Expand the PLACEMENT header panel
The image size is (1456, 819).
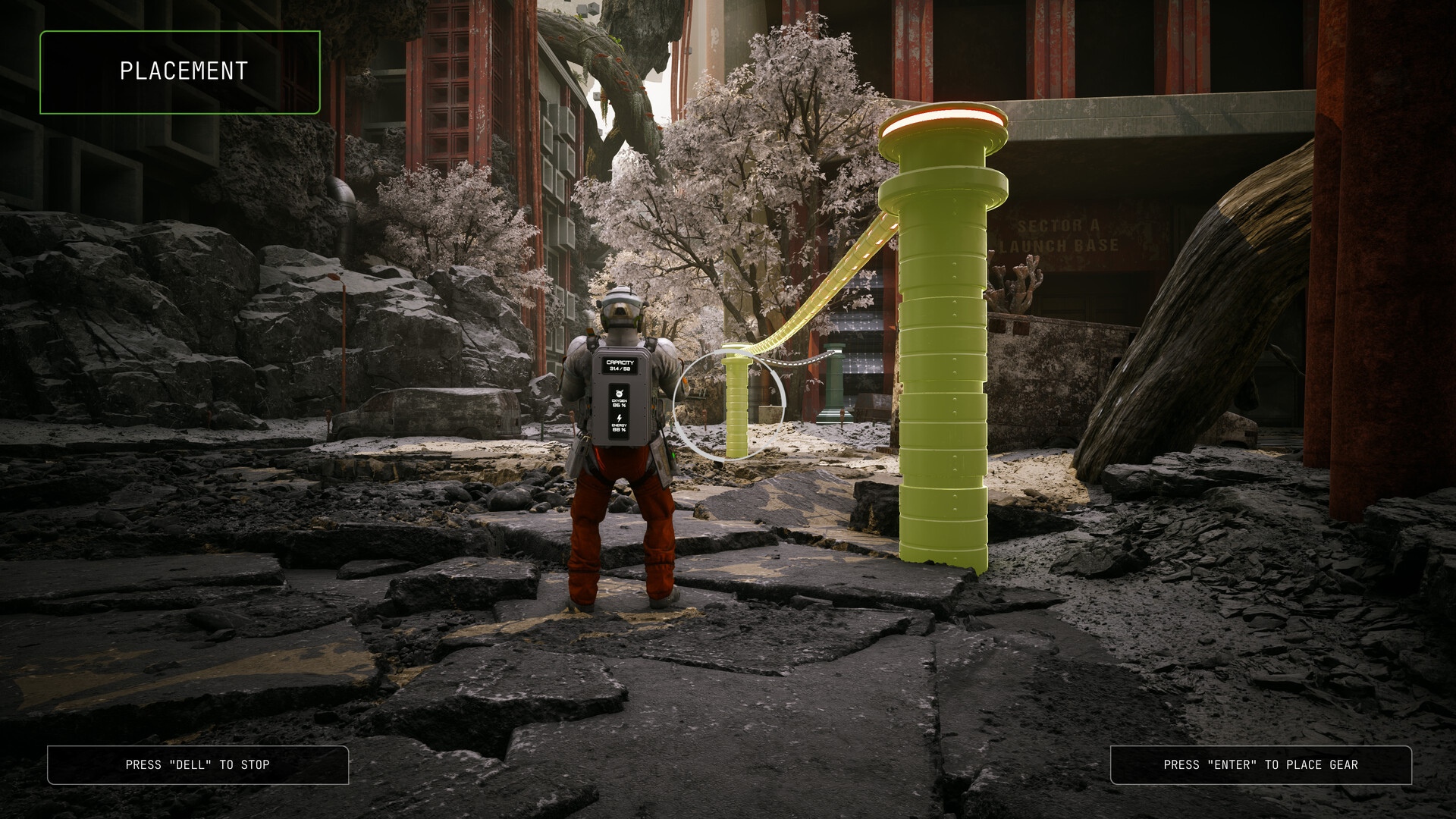point(180,71)
